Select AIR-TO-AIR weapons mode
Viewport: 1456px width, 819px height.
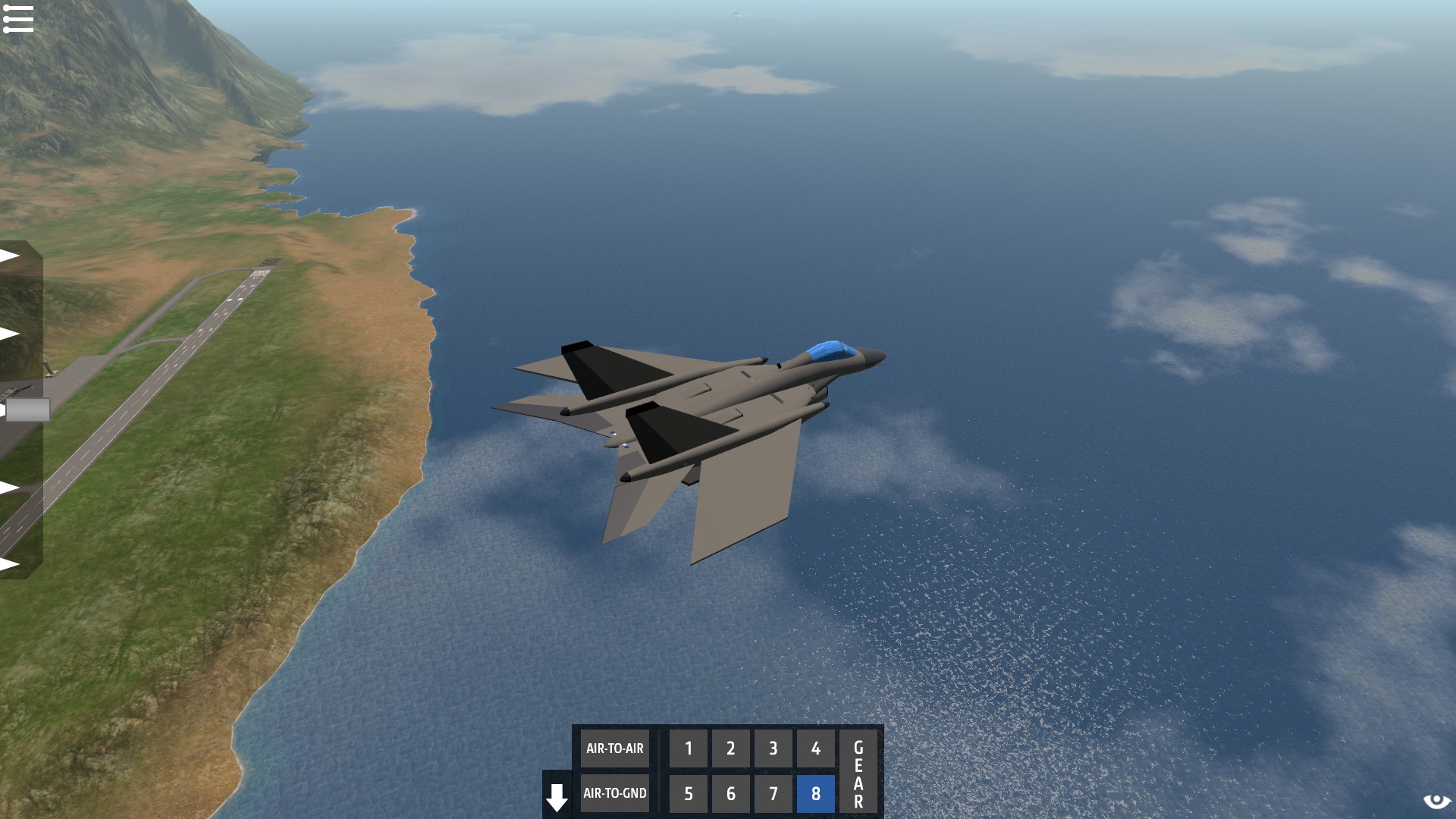(614, 748)
